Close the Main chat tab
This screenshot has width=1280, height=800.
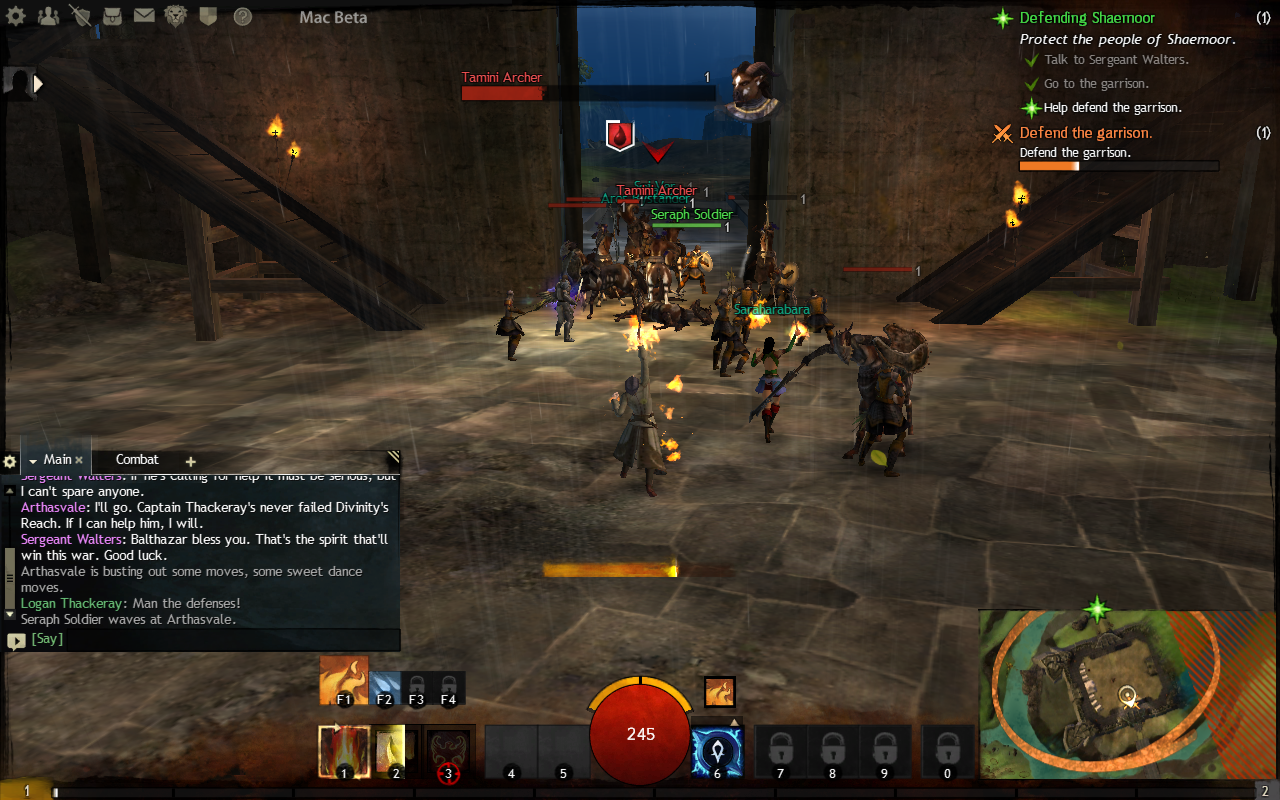point(79,460)
